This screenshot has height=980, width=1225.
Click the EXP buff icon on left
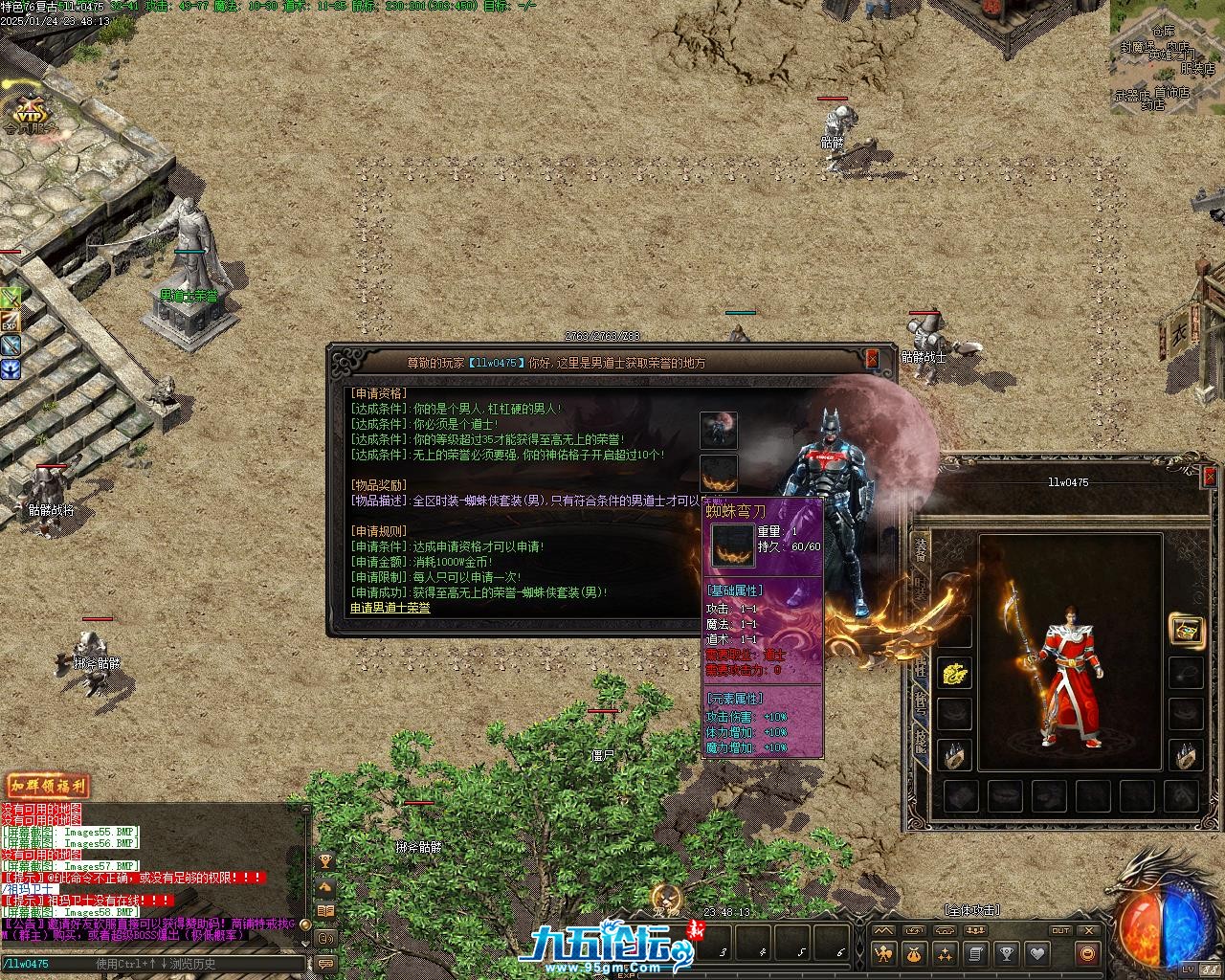(x=10, y=322)
